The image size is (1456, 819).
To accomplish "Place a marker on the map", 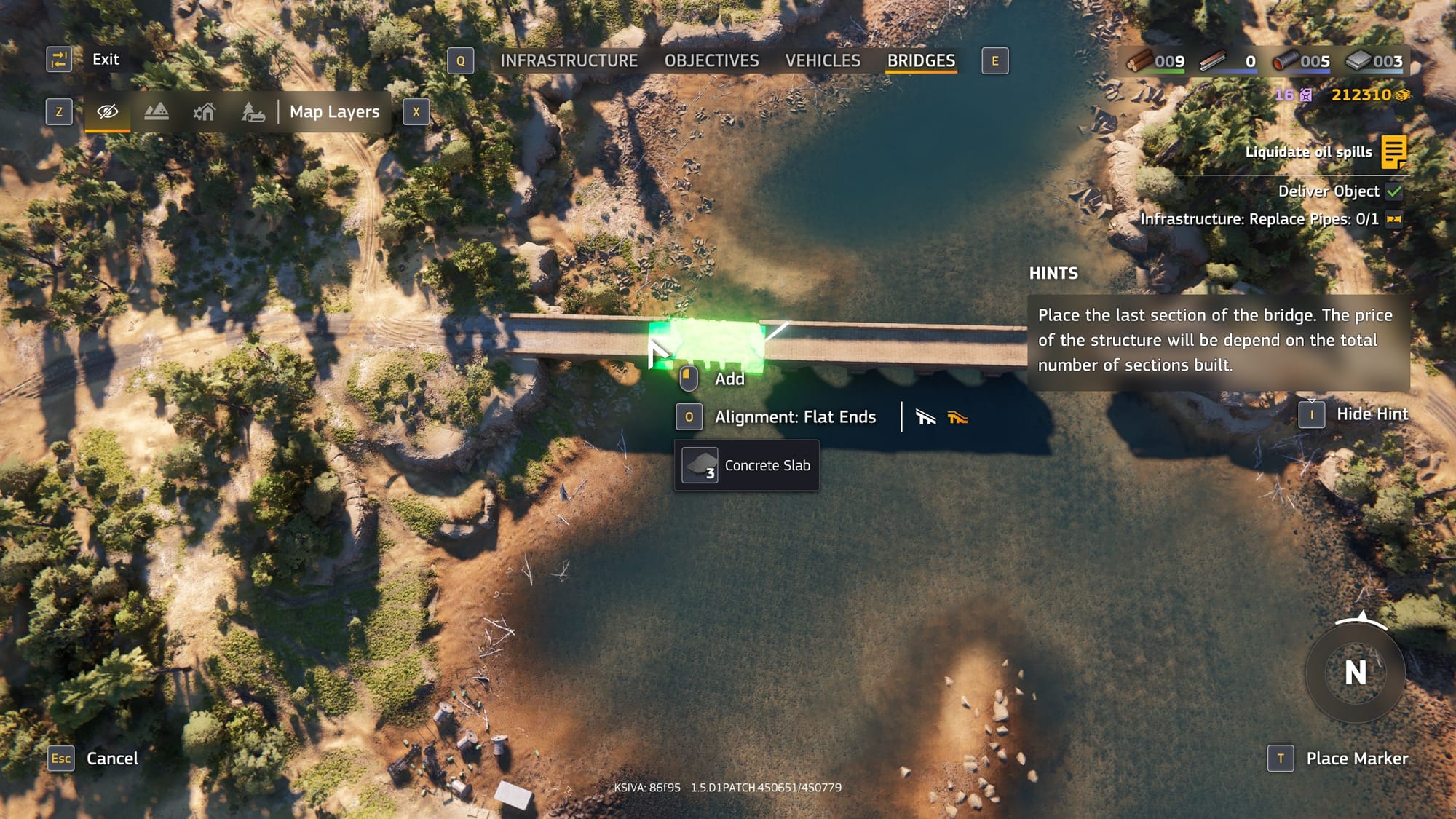I will tap(1356, 759).
